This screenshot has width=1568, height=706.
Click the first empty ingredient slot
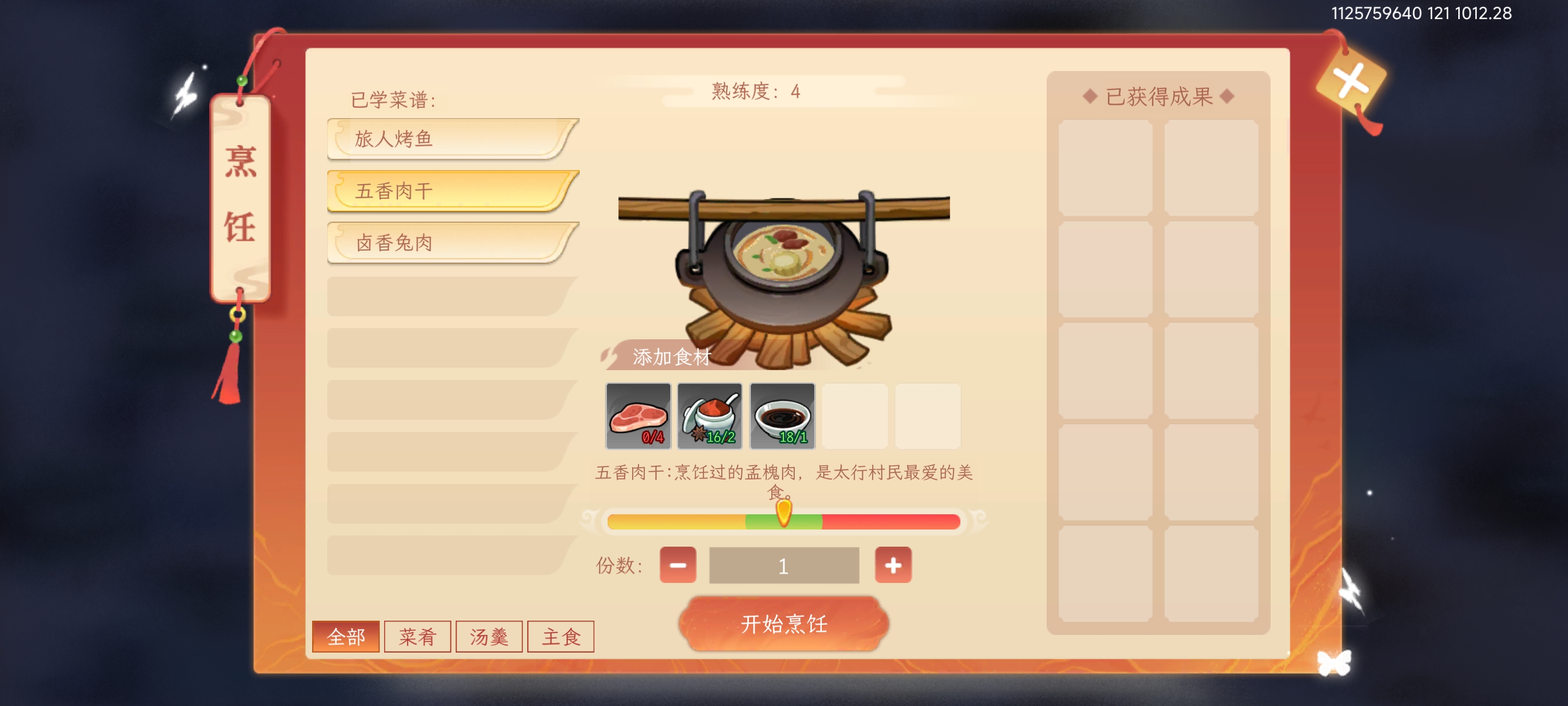tap(855, 416)
